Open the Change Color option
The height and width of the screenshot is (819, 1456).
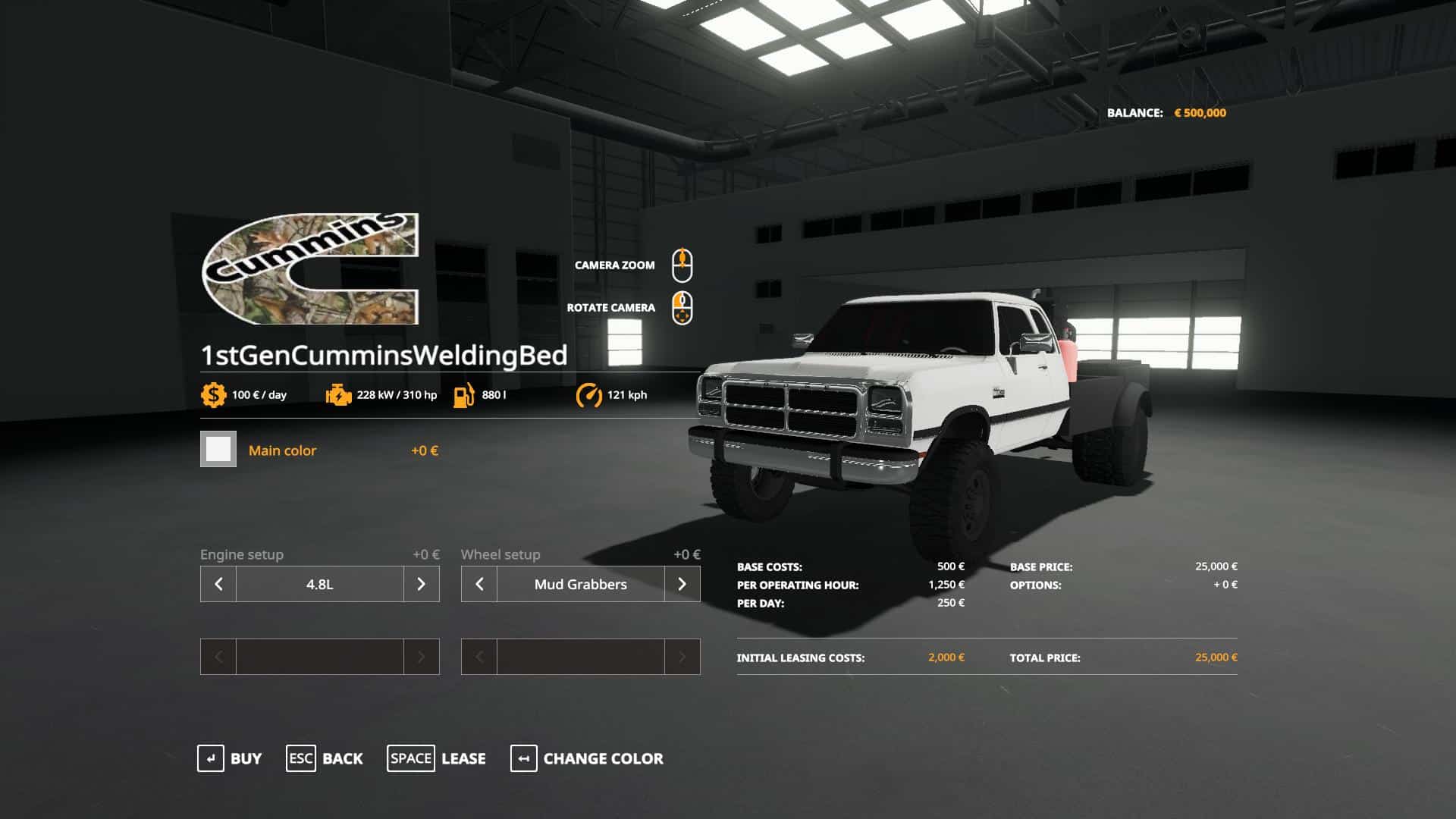[x=587, y=758]
